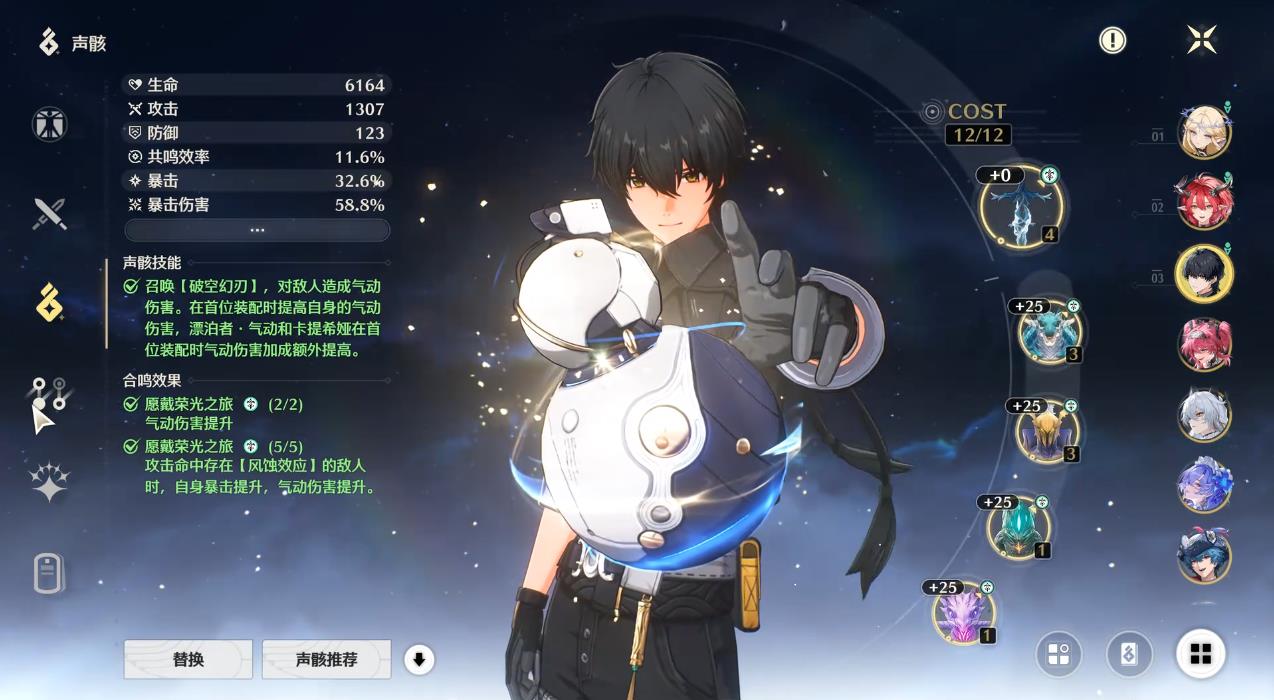
Task: Open the exclamation mark info button
Action: tap(1112, 40)
